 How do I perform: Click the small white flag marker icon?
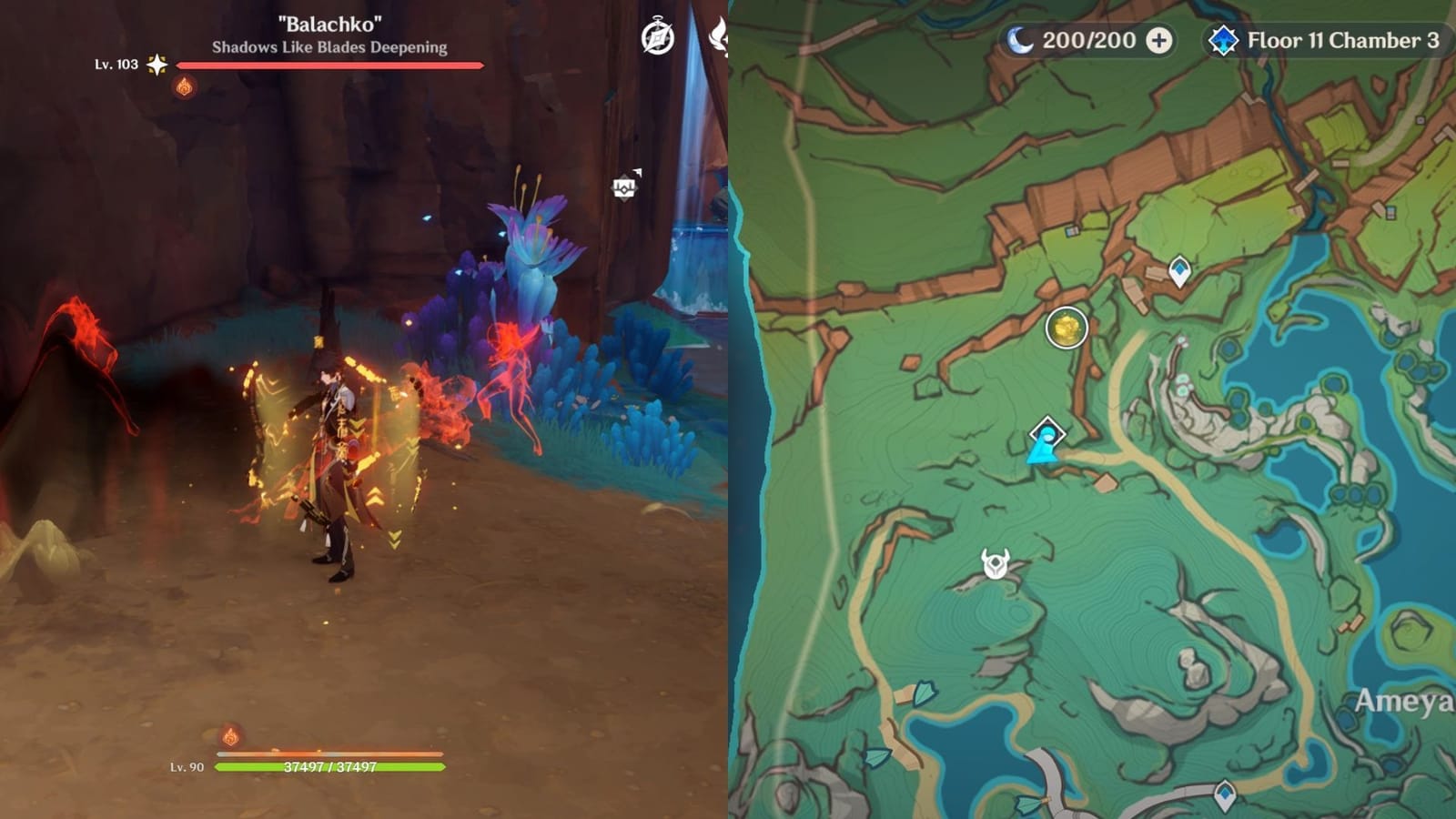[x=638, y=172]
